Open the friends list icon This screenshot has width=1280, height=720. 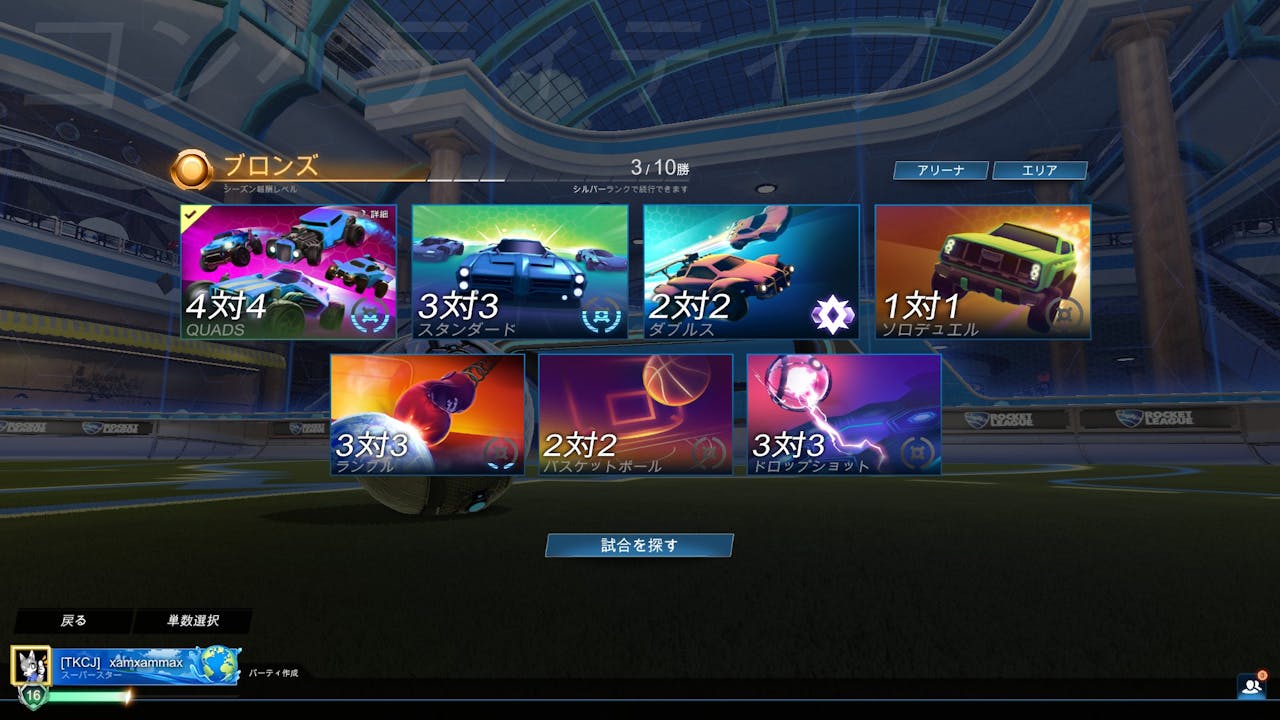pos(1251,686)
